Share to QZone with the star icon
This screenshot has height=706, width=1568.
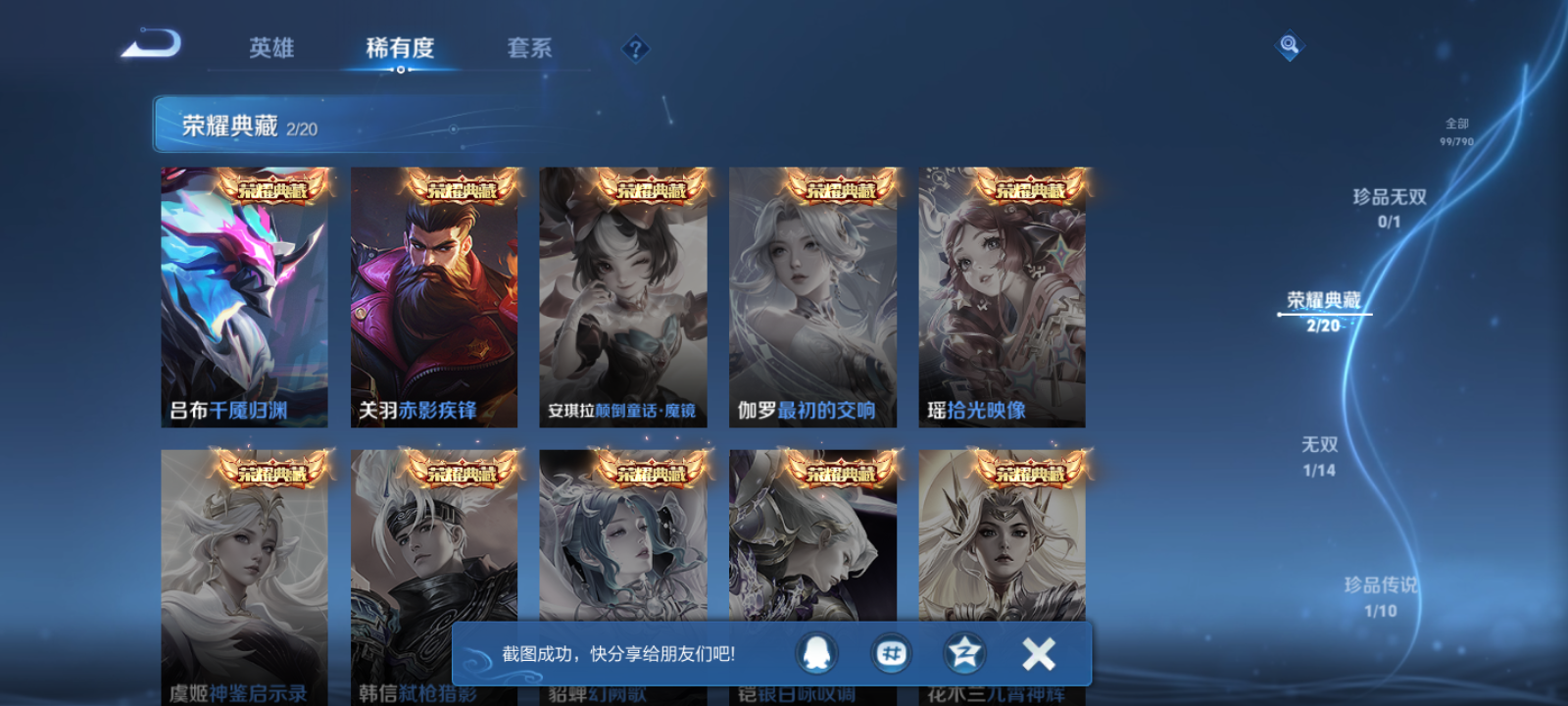click(x=963, y=654)
